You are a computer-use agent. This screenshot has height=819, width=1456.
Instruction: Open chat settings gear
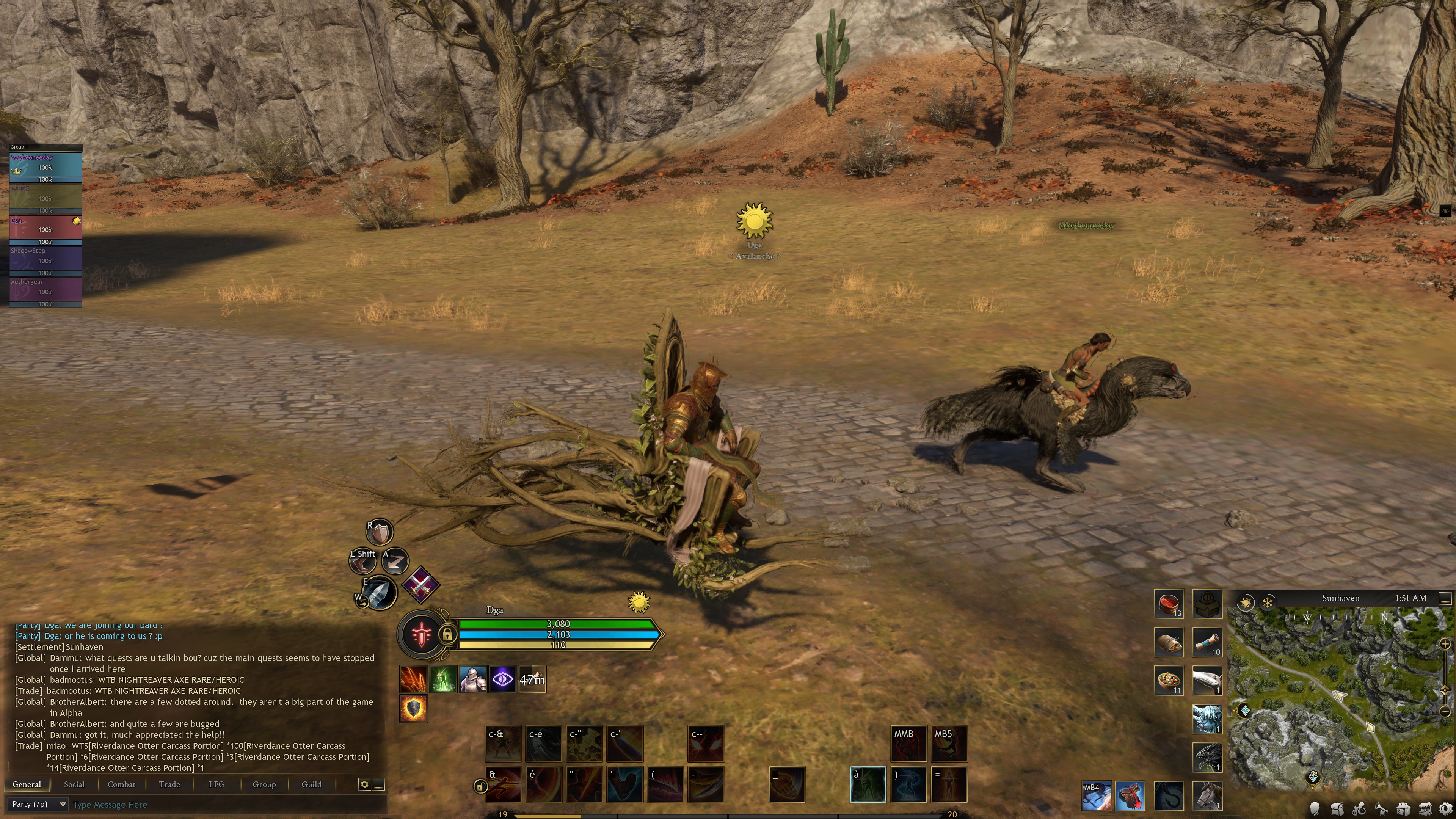364,784
